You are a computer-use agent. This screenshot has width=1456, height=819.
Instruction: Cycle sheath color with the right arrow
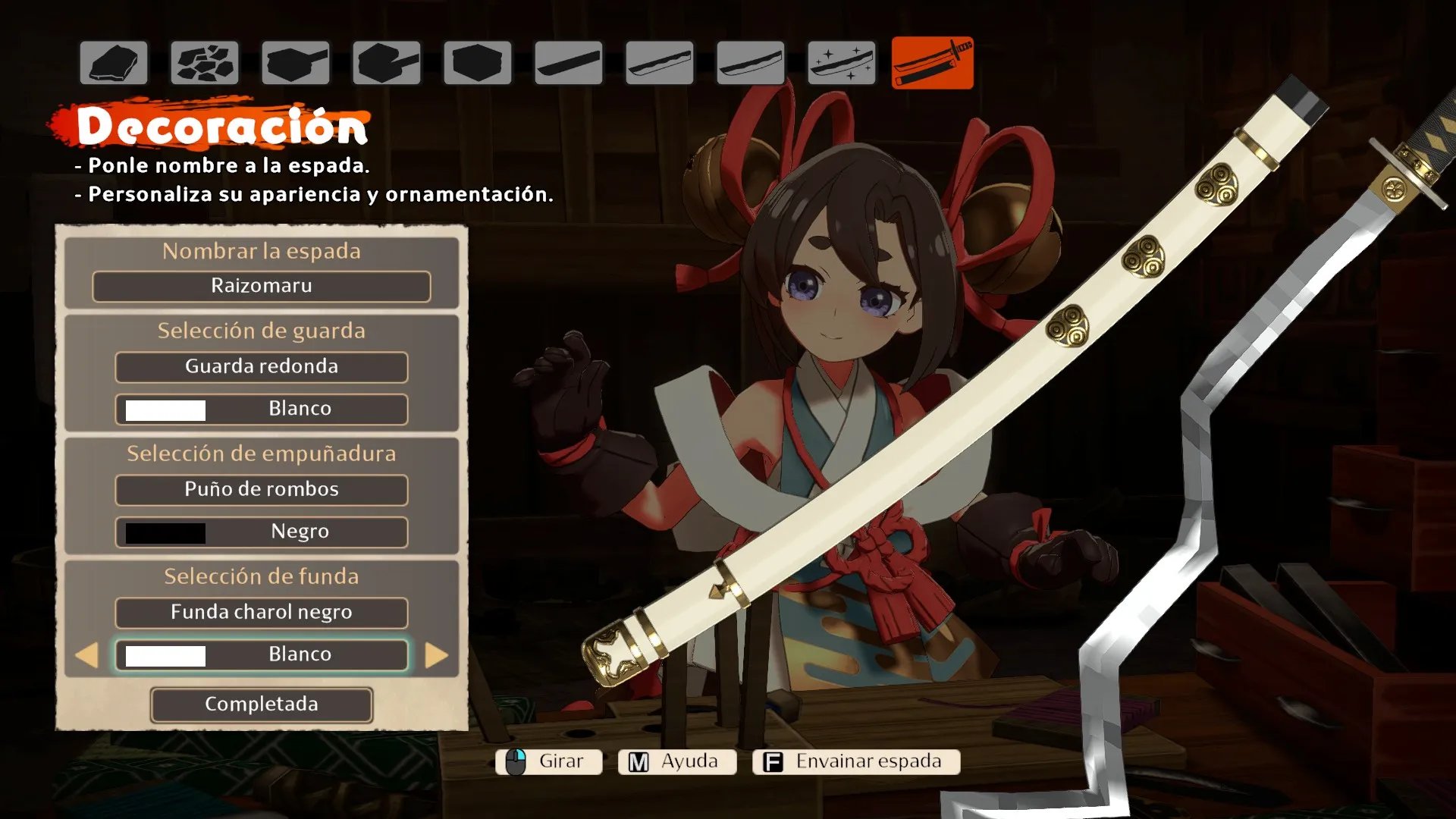pyautogui.click(x=436, y=655)
